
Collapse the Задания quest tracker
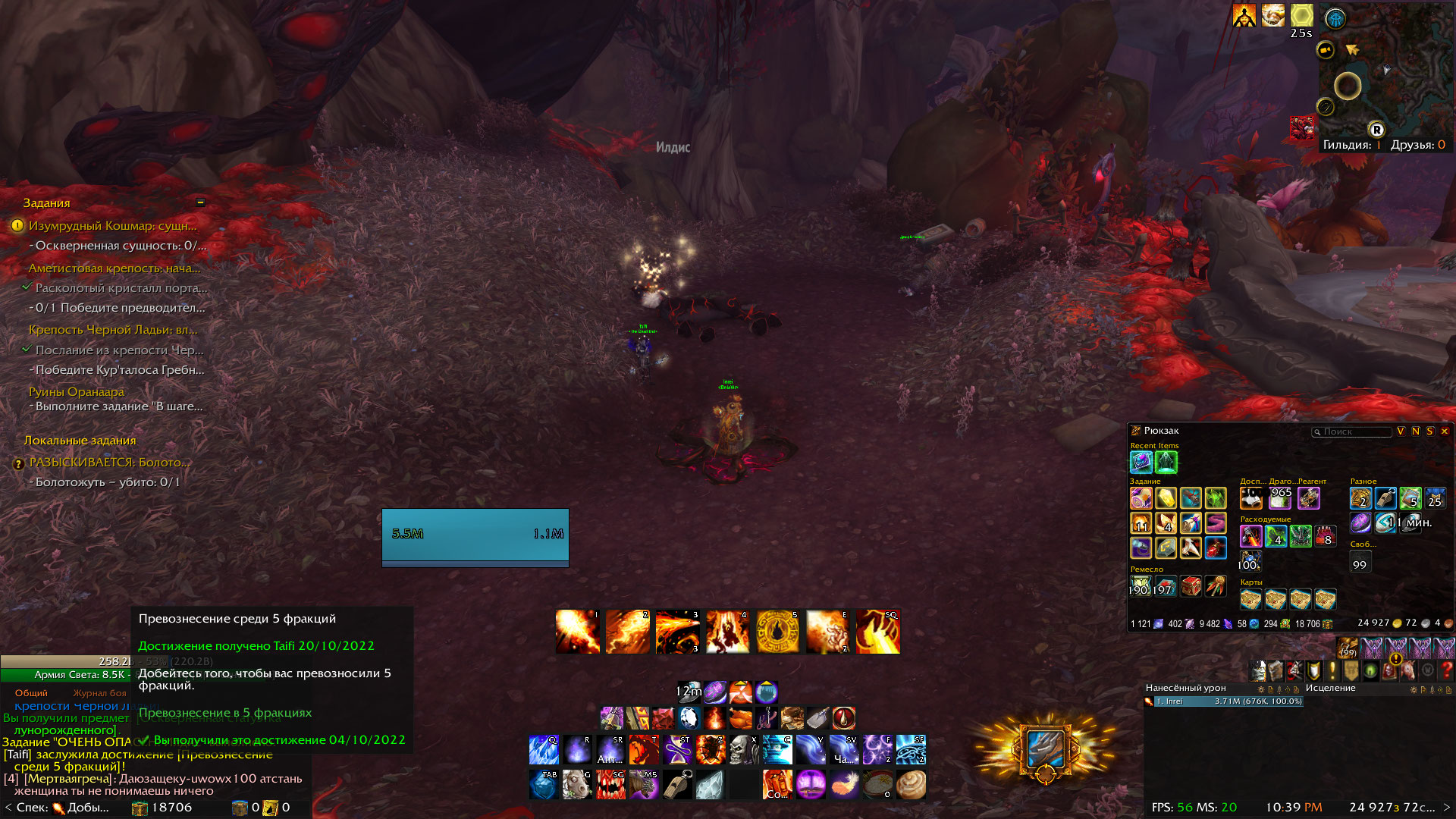[200, 202]
